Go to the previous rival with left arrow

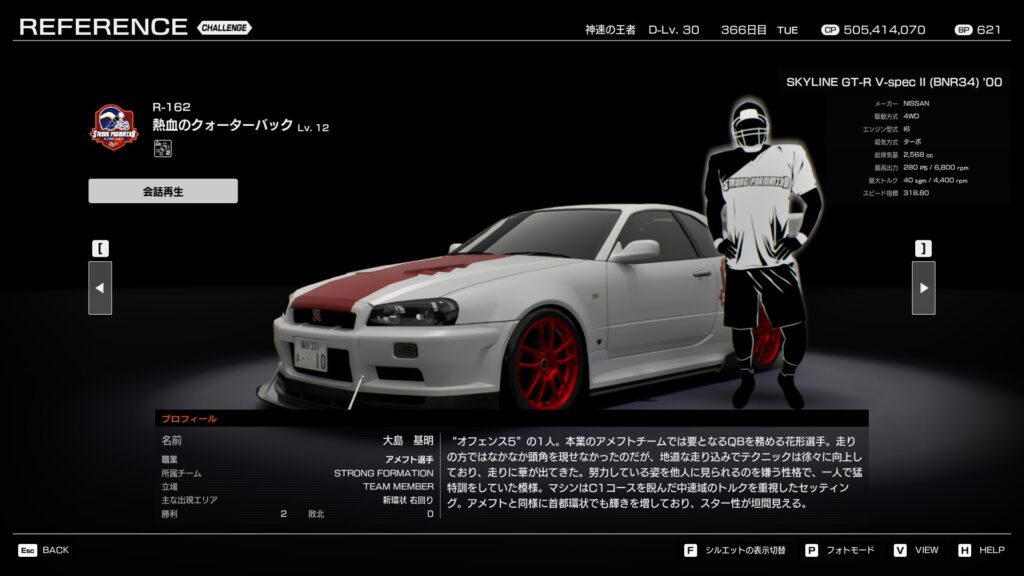click(x=100, y=288)
